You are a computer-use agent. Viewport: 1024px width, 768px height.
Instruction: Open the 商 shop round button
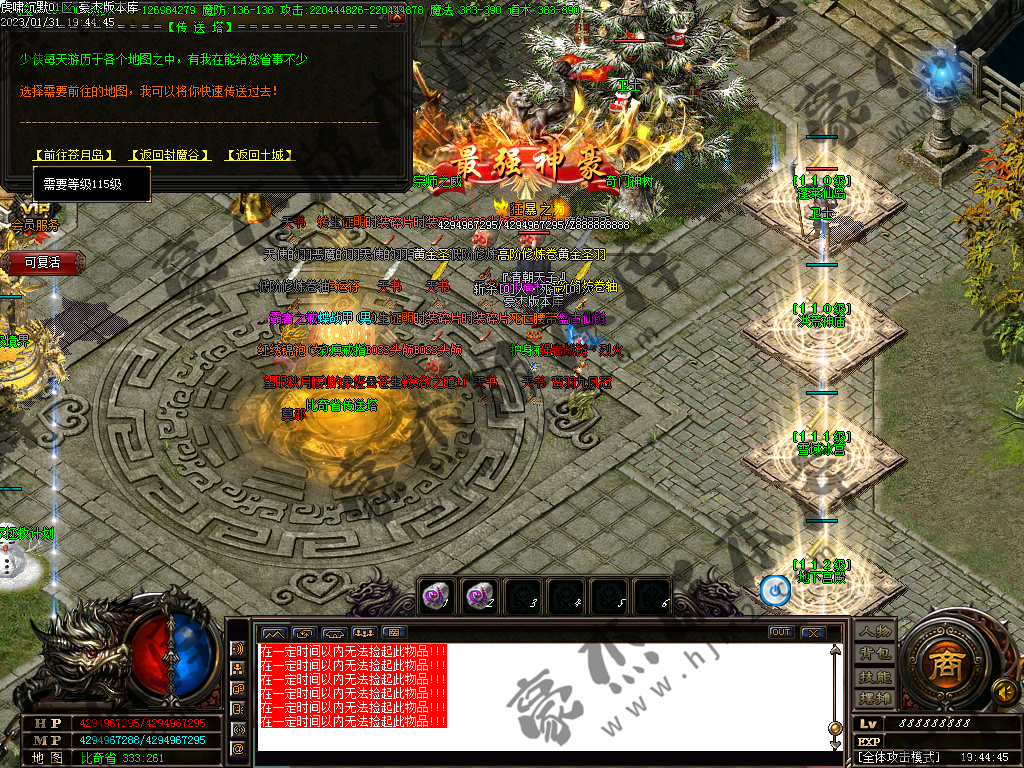pos(942,665)
